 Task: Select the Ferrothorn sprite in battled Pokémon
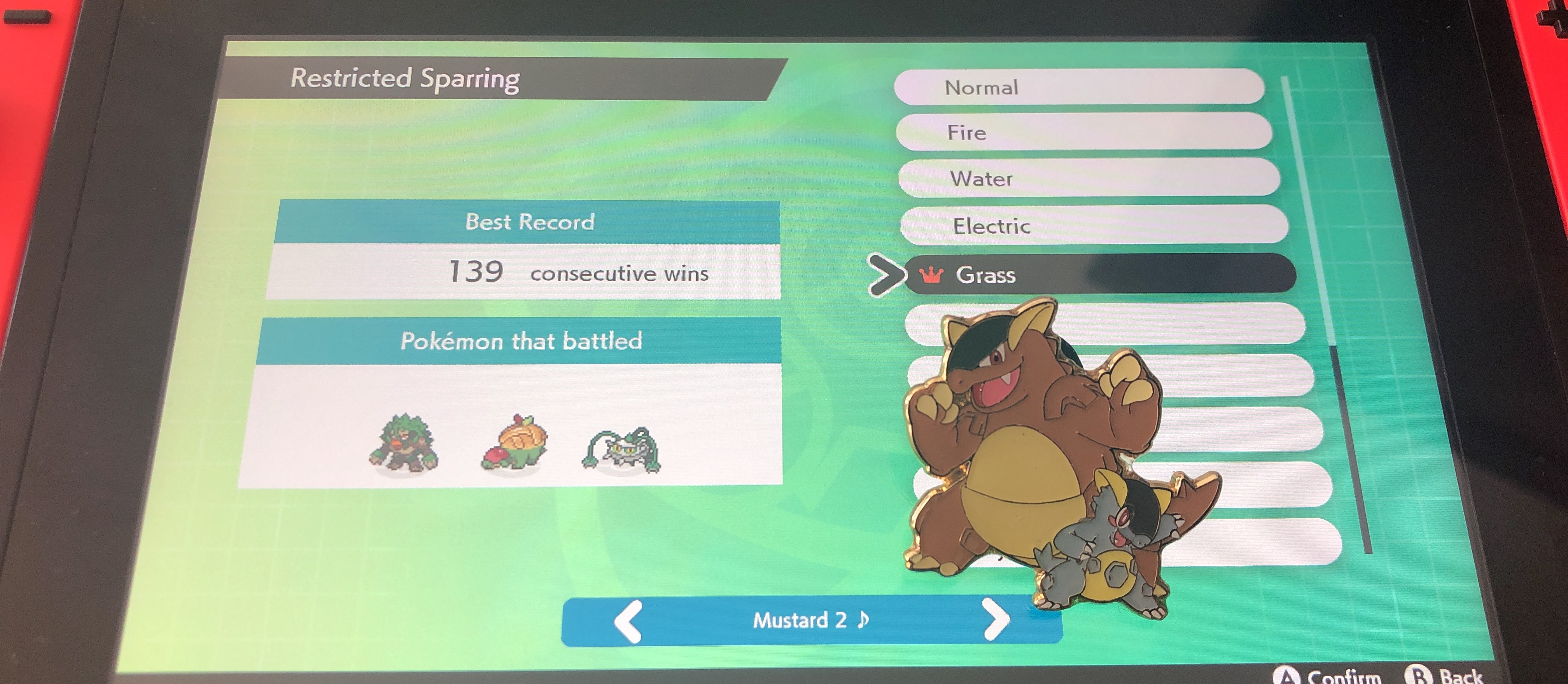point(621,450)
